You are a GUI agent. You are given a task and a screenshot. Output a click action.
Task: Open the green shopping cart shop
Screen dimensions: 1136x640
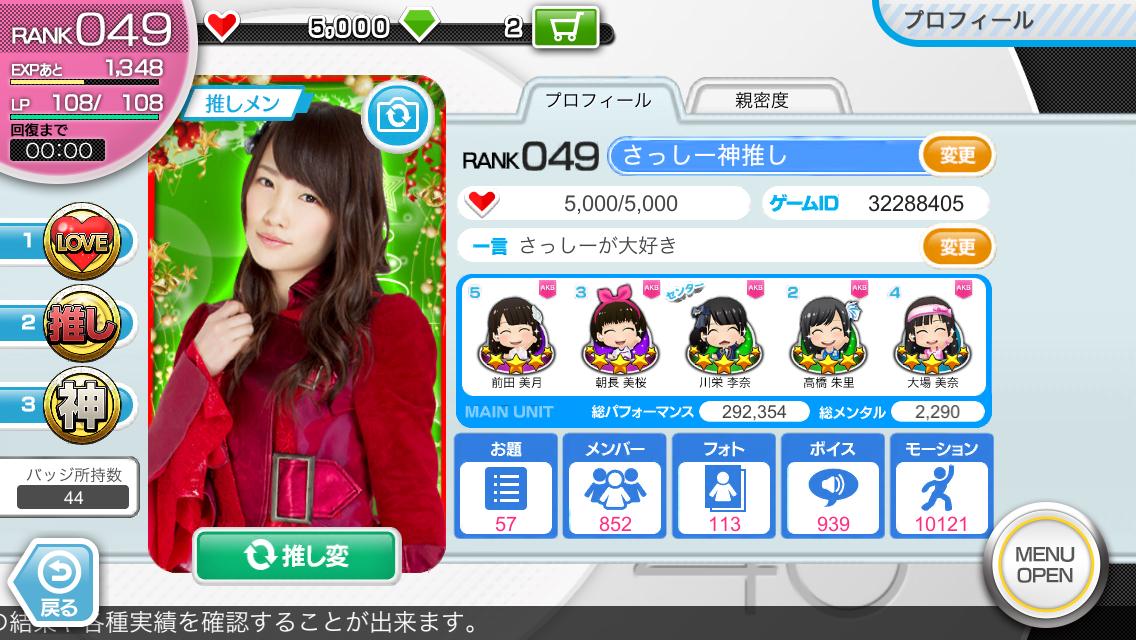click(566, 27)
